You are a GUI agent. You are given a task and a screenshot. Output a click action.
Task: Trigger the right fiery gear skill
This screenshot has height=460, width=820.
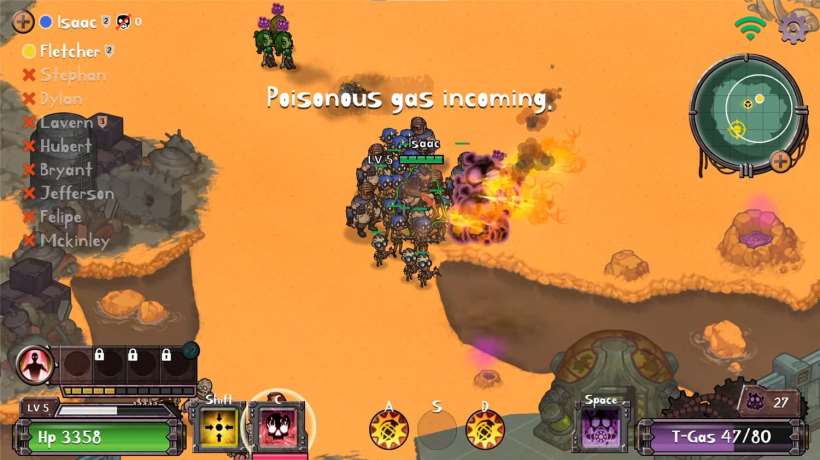point(485,430)
